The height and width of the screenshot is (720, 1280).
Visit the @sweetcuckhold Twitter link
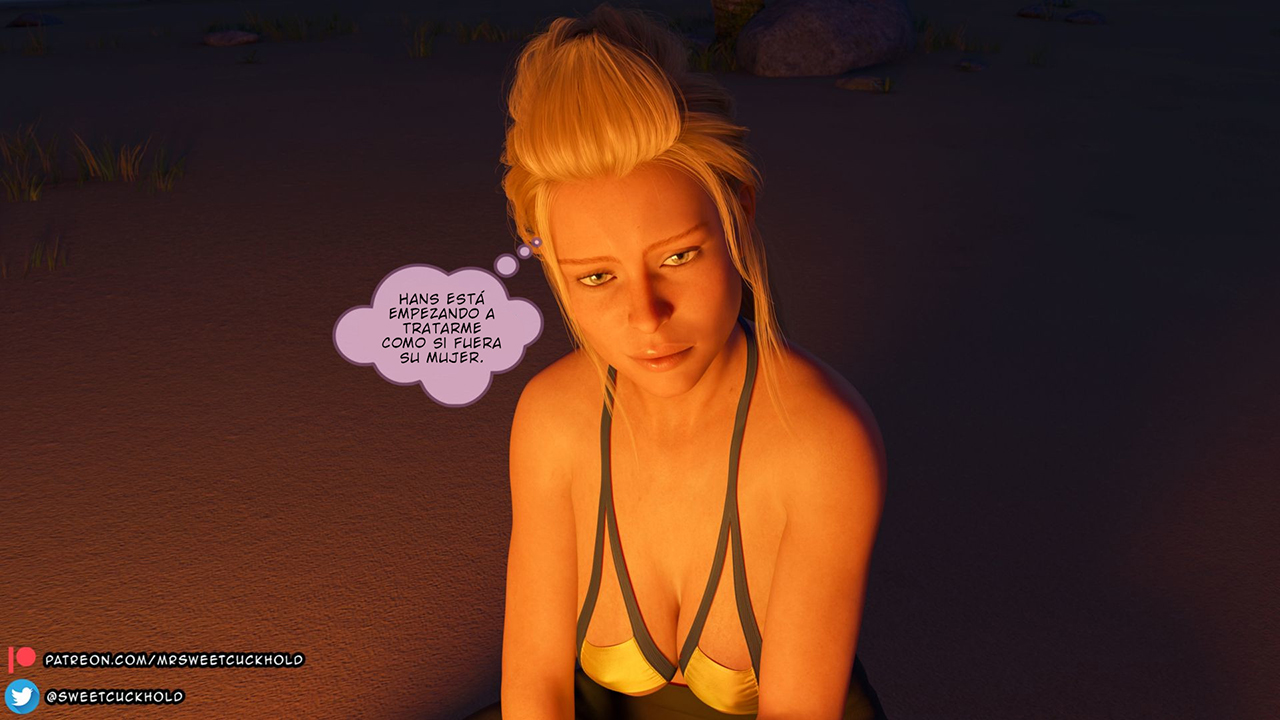114,696
